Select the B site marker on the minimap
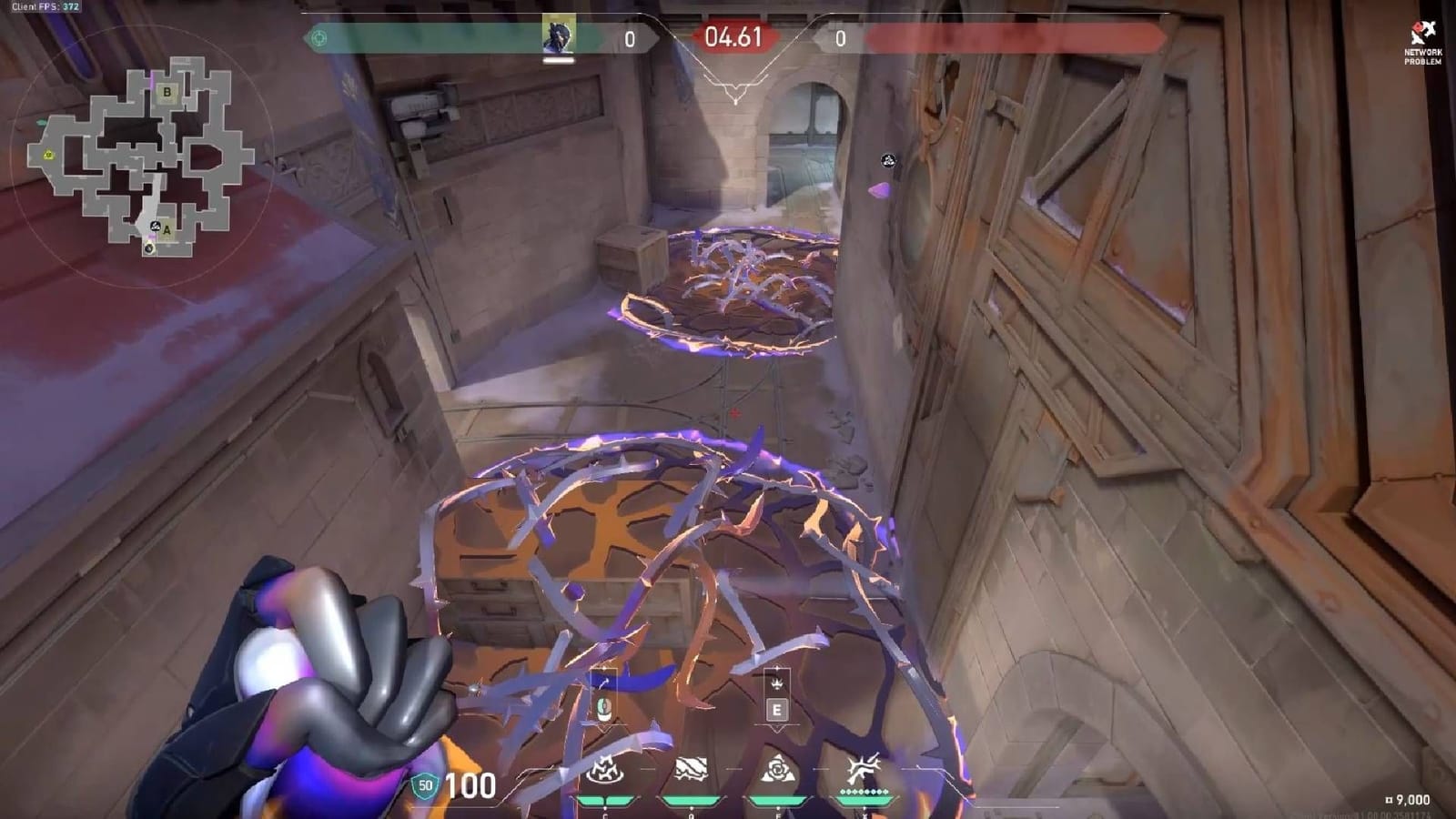 tap(167, 92)
